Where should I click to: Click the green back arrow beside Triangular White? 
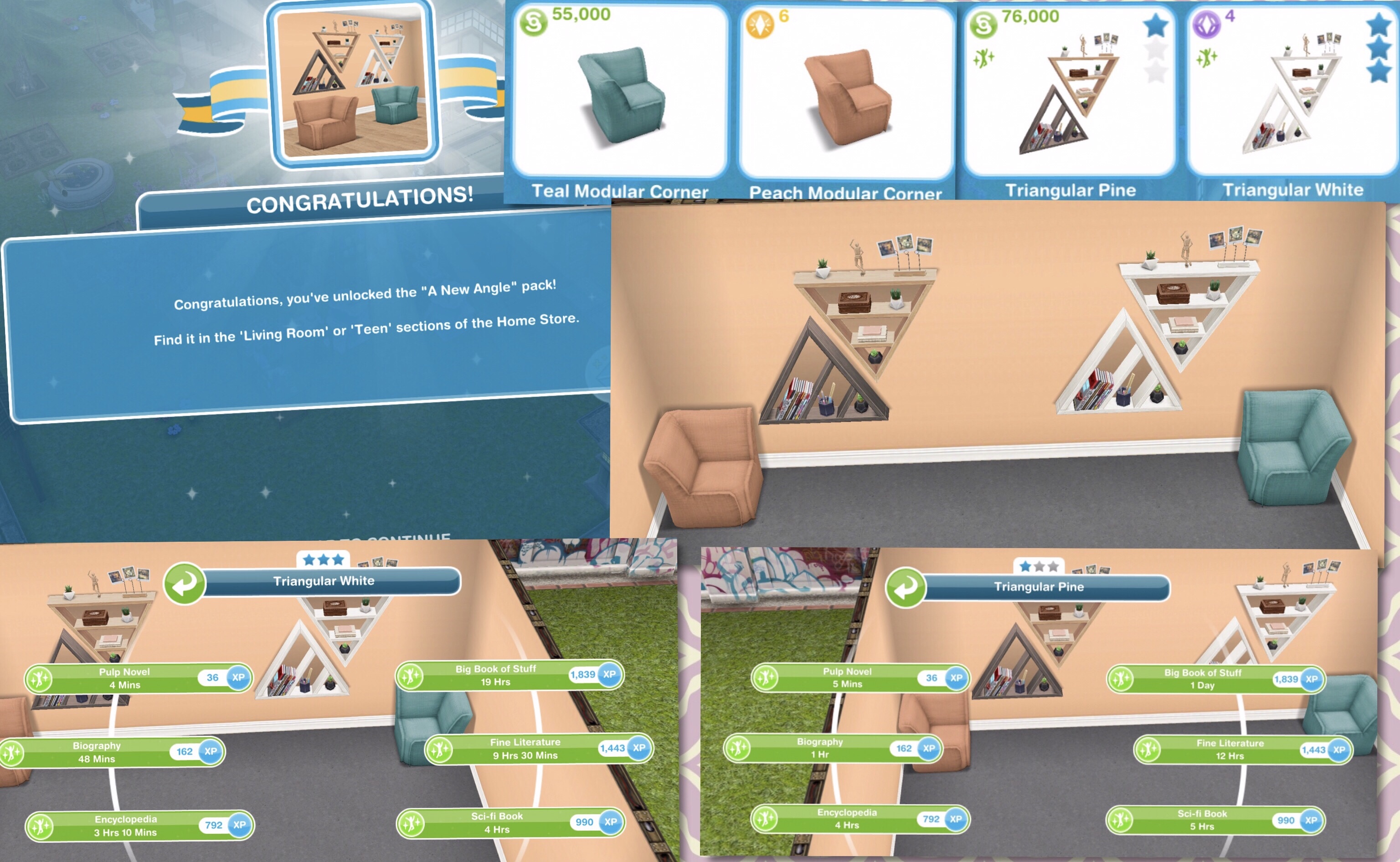[184, 583]
